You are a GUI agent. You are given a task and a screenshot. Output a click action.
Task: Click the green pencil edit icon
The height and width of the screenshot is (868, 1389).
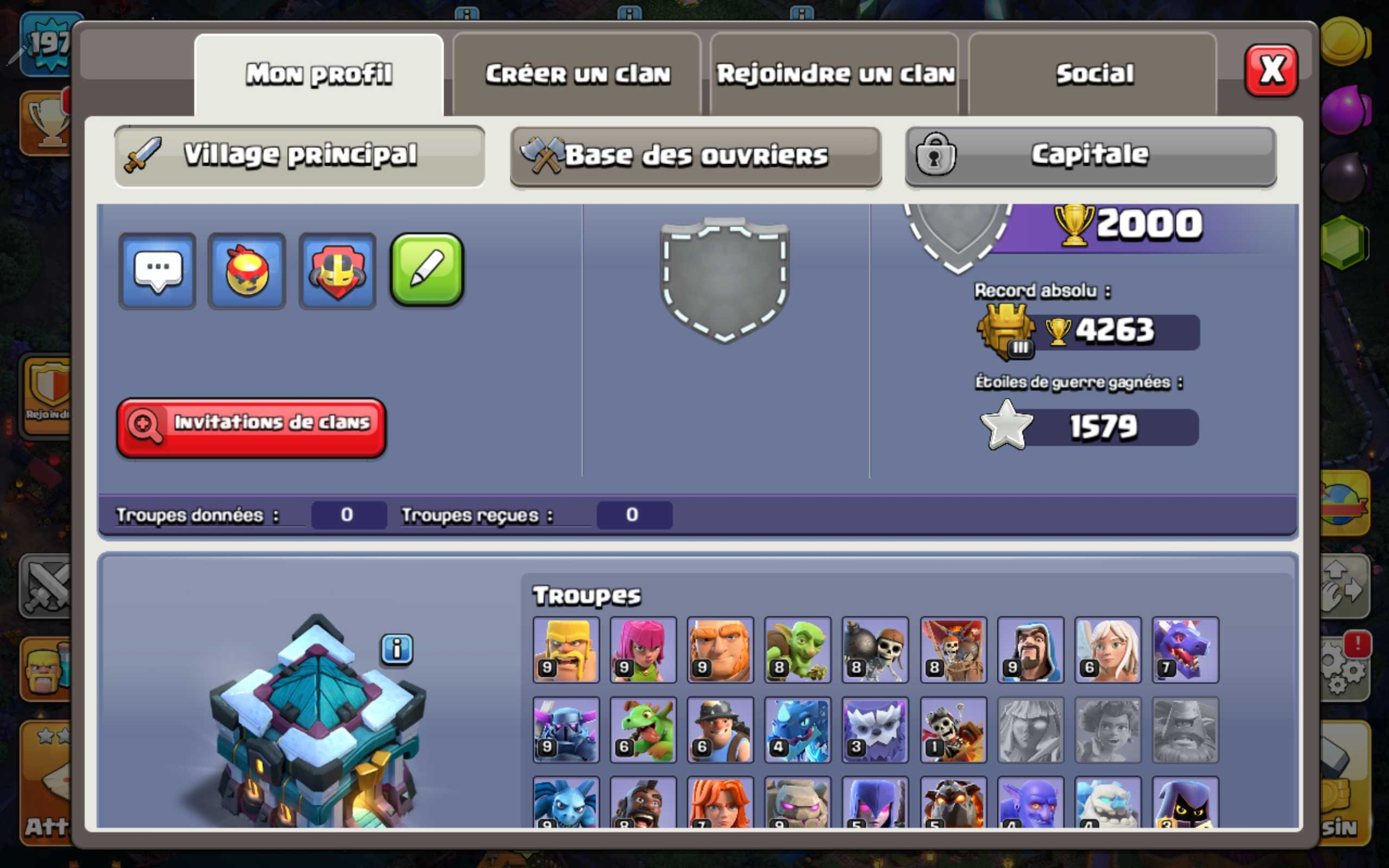426,270
